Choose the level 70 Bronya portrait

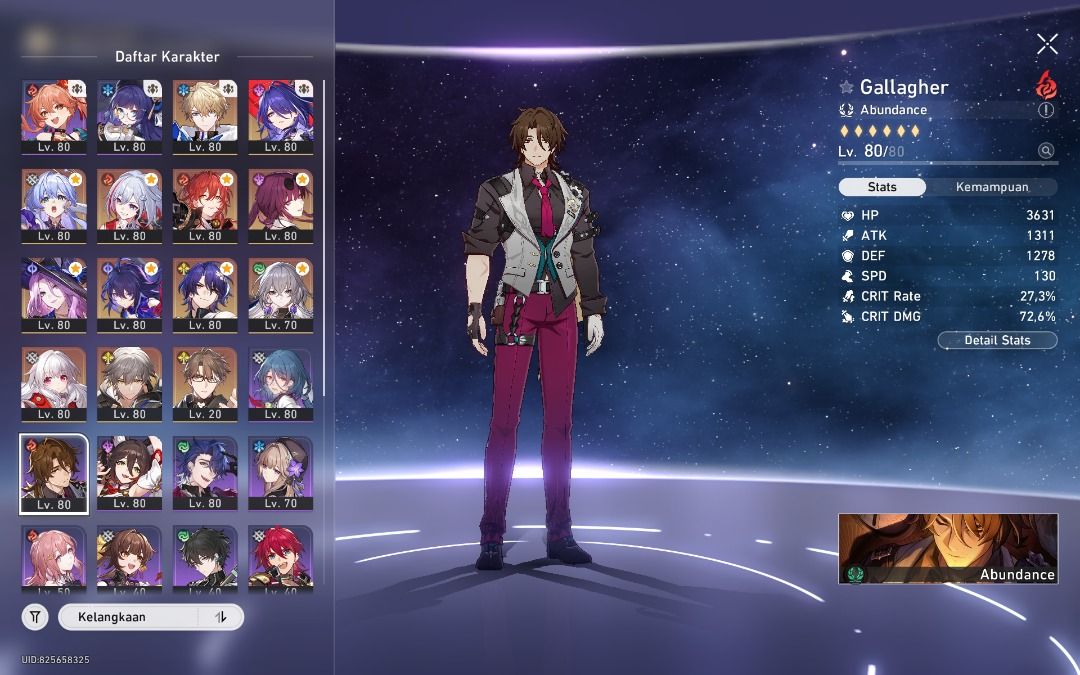pyautogui.click(x=280, y=294)
